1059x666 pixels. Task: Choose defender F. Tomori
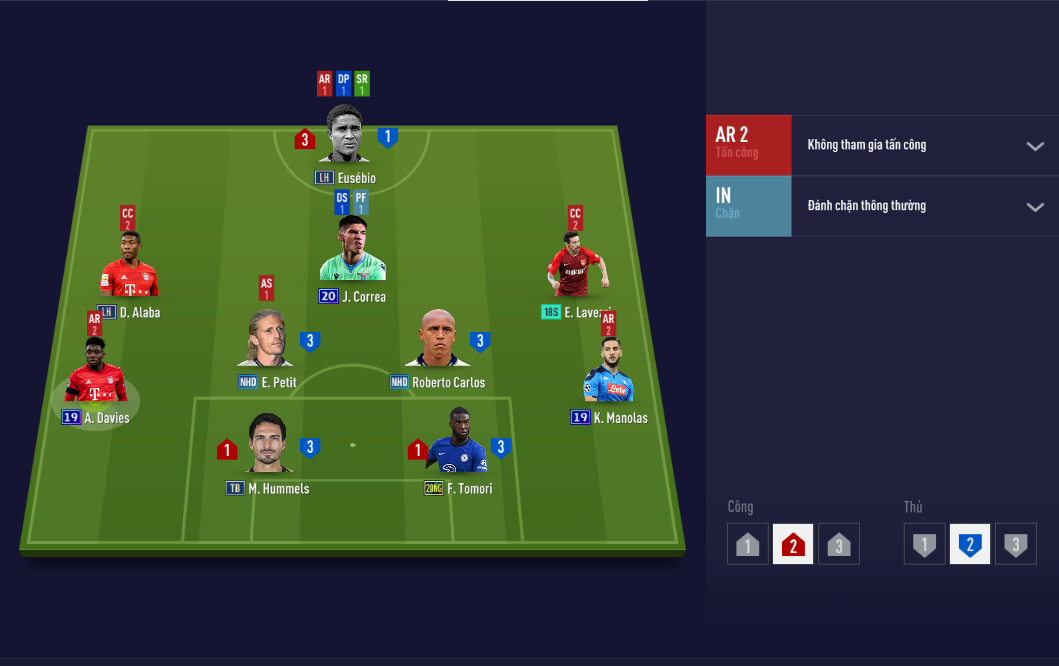point(459,442)
